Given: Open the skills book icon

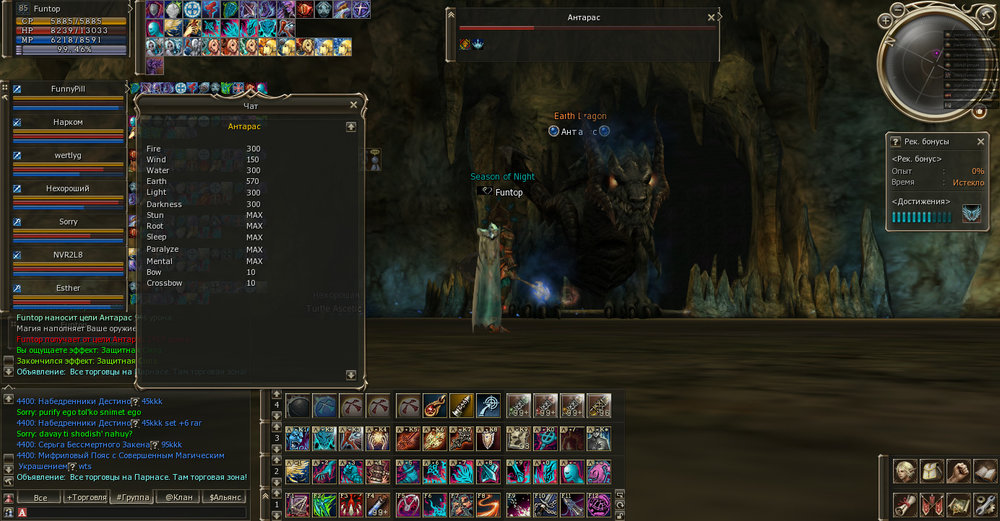Looking at the screenshot, I should pos(985,470).
